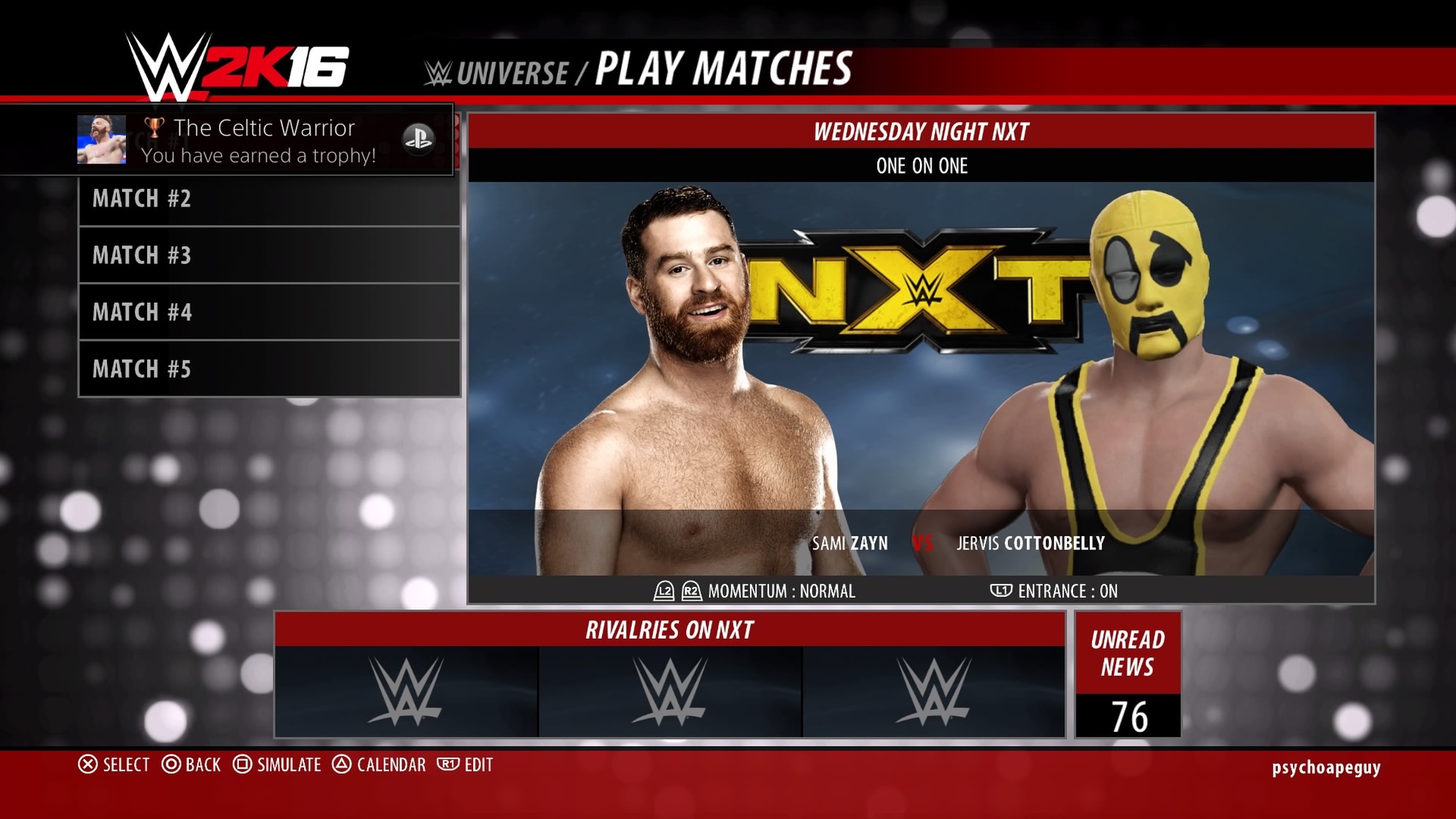Open the Rivalries on NXT section
This screenshot has width=1456, height=819.
click(x=670, y=630)
